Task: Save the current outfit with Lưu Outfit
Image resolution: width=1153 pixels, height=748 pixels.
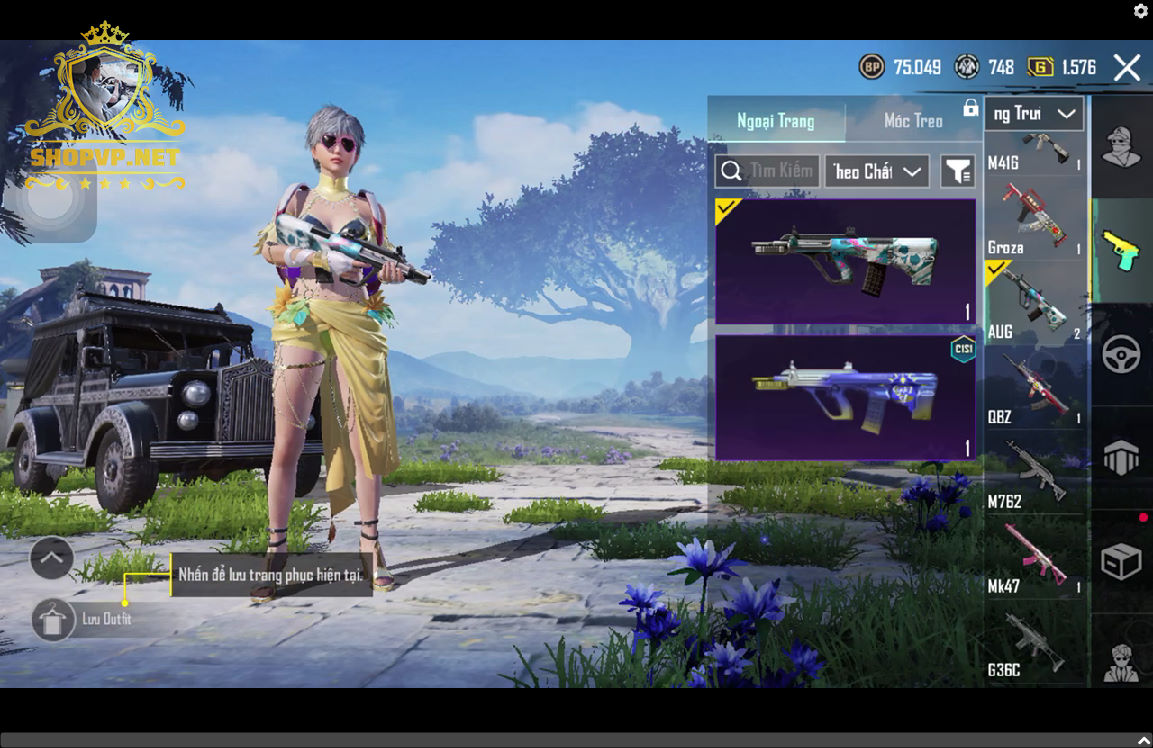Action: click(52, 620)
